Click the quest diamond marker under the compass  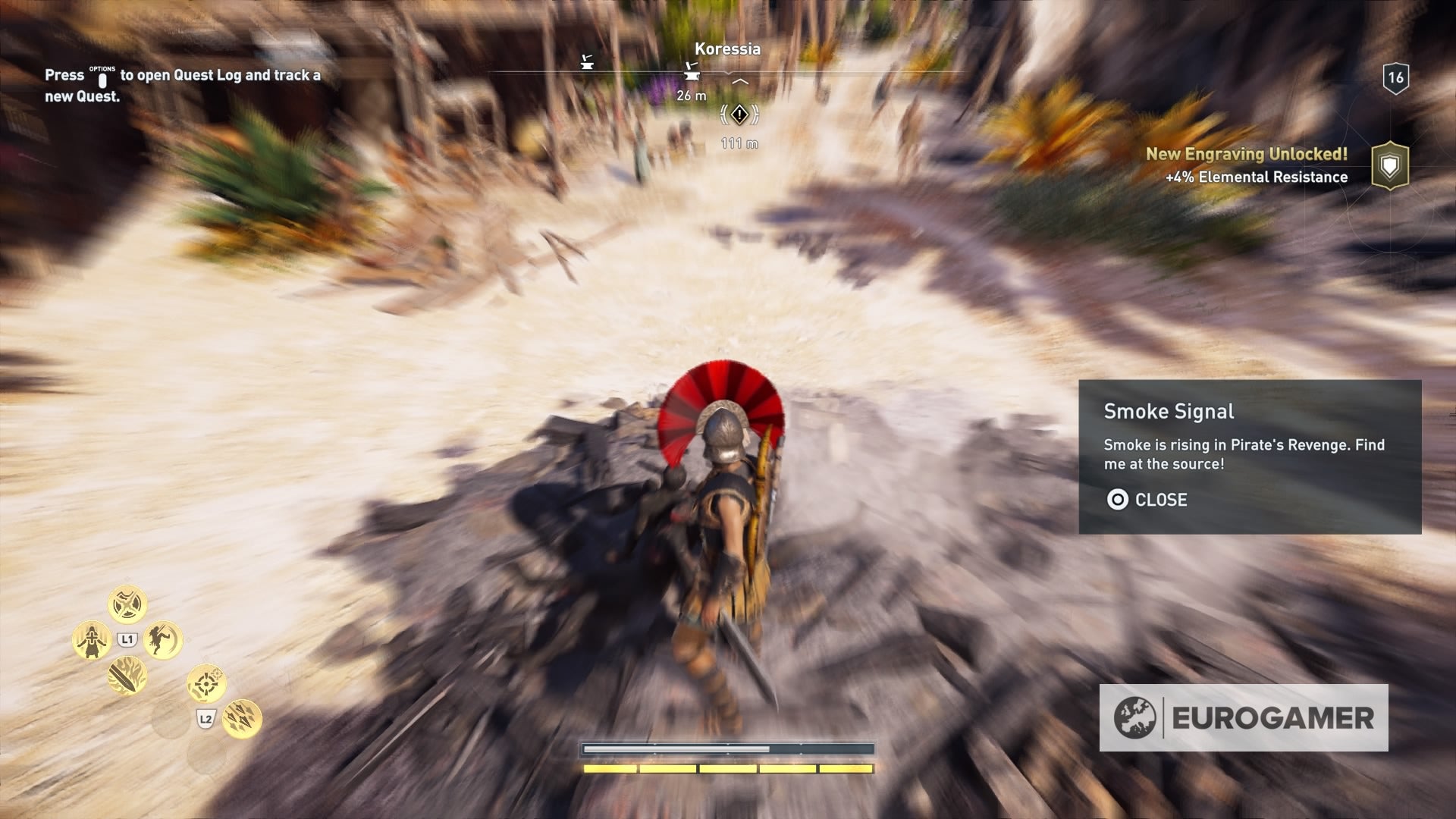click(x=739, y=114)
